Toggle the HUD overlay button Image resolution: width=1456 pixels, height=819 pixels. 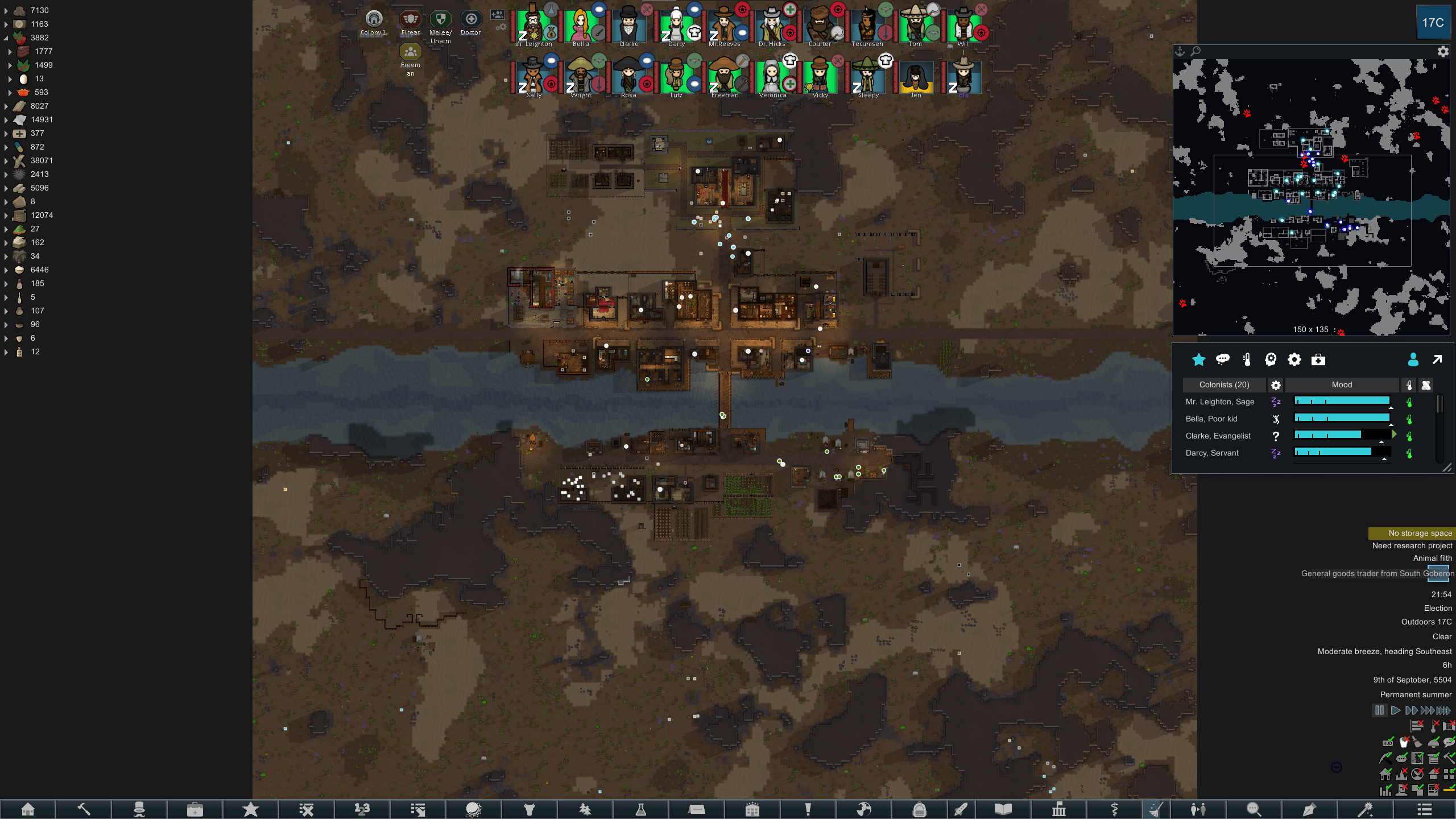(1388, 743)
